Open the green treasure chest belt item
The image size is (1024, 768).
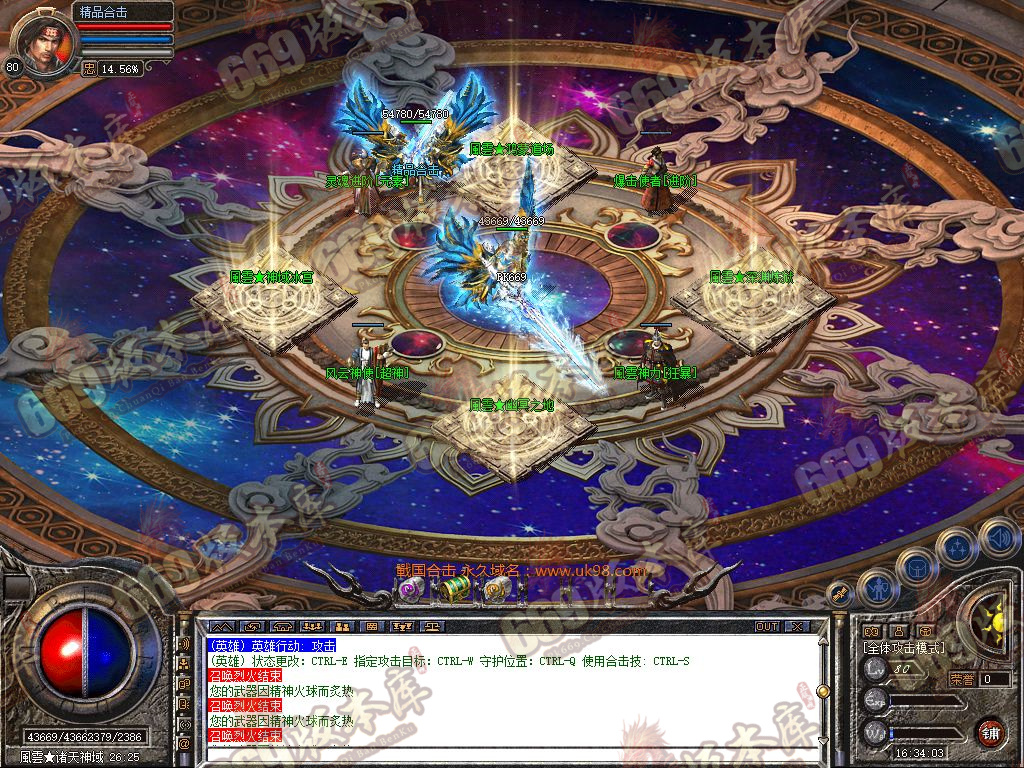click(455, 590)
